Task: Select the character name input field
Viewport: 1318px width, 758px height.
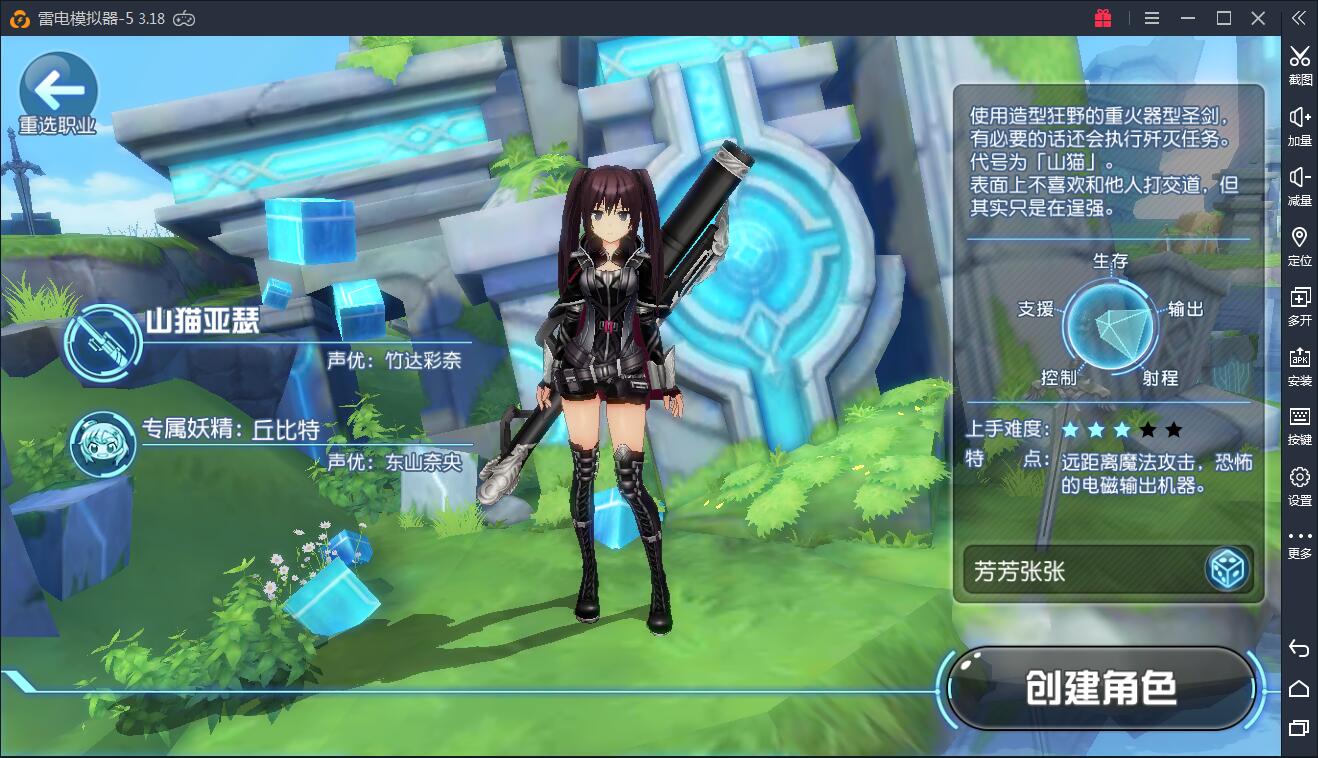Action: click(1080, 571)
